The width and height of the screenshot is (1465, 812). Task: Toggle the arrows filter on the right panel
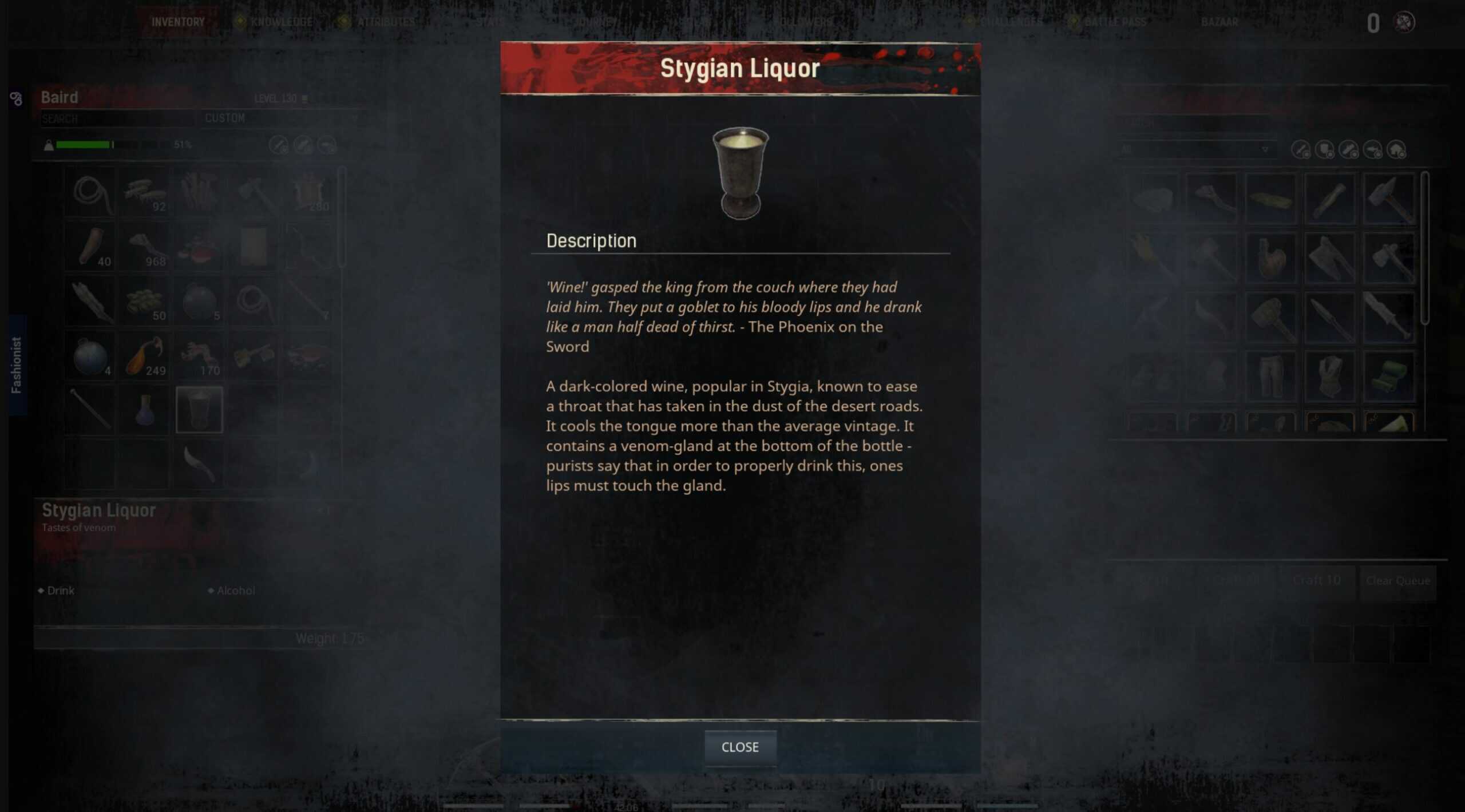[1372, 150]
